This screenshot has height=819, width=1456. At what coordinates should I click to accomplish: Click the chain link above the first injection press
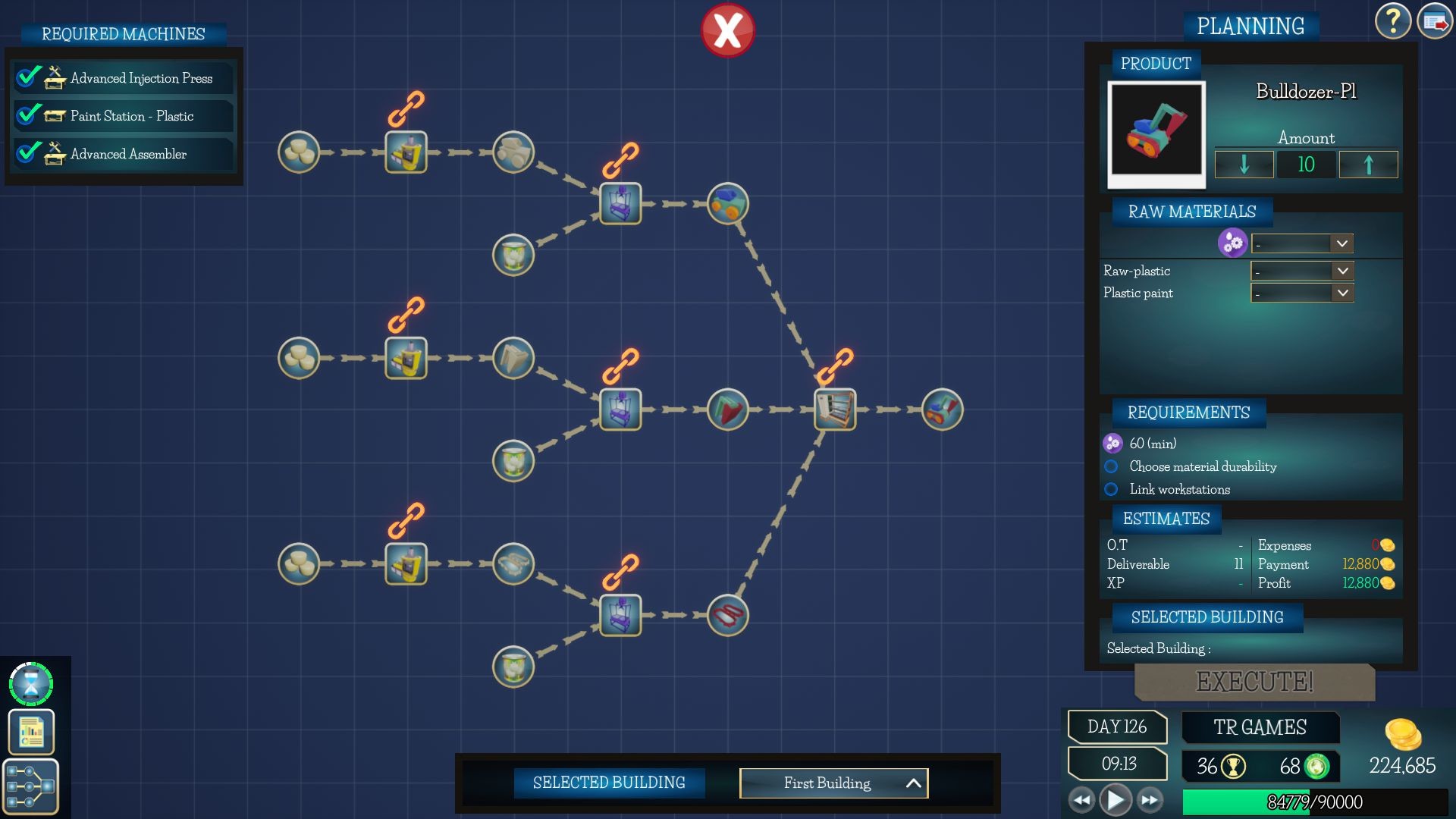coord(406,109)
